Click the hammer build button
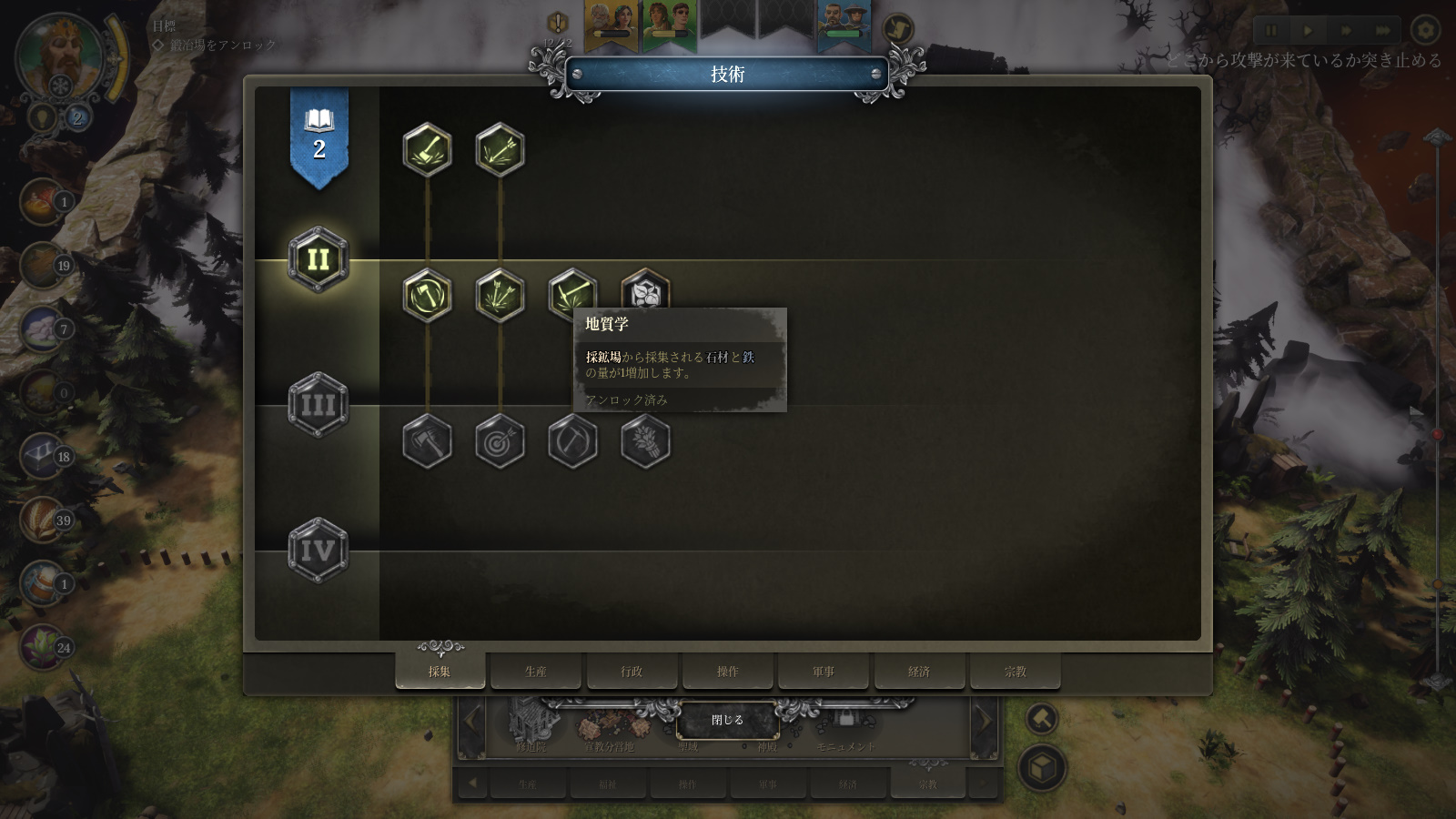This screenshot has height=819, width=1456. [x=1042, y=720]
